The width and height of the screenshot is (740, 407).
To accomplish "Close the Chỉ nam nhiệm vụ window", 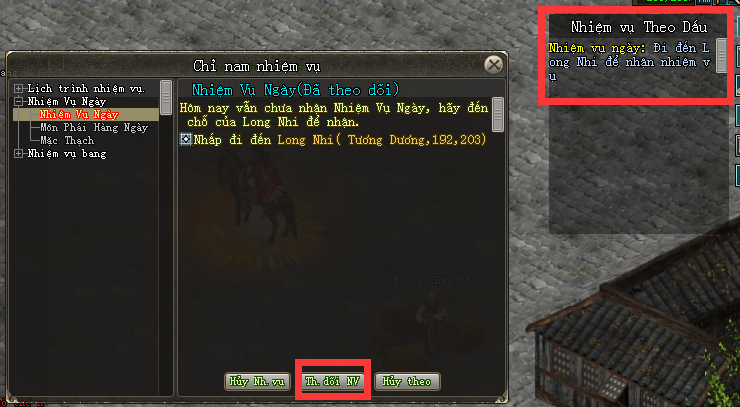I will point(493,65).
